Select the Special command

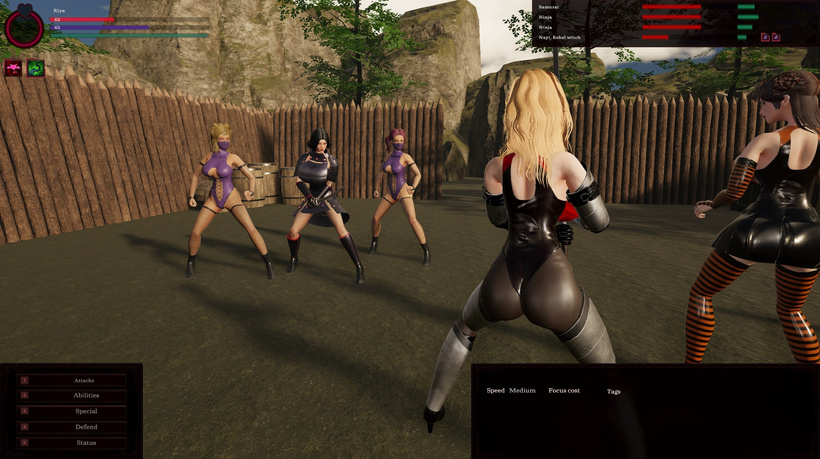[x=84, y=411]
